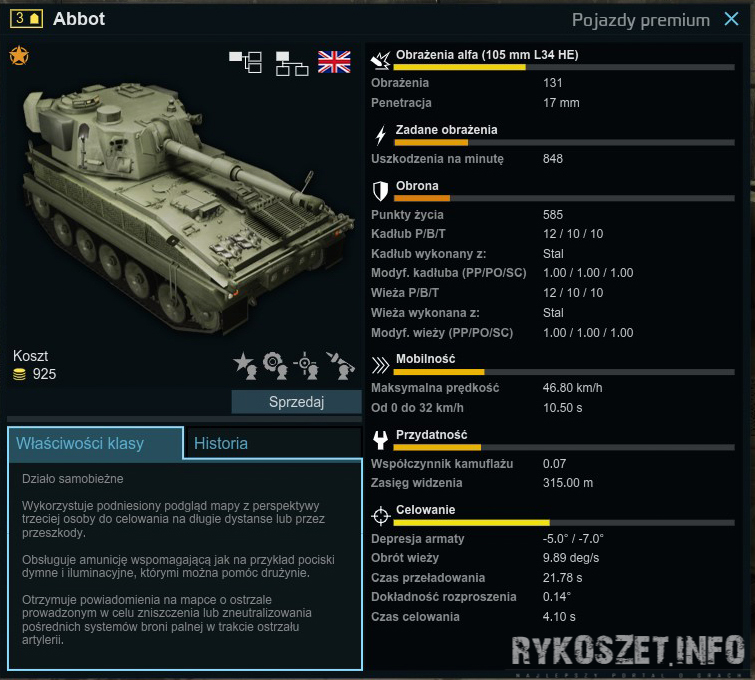755x680 pixels.
Task: Open the hierarchy tree icon beside the flag
Action: click(x=291, y=62)
